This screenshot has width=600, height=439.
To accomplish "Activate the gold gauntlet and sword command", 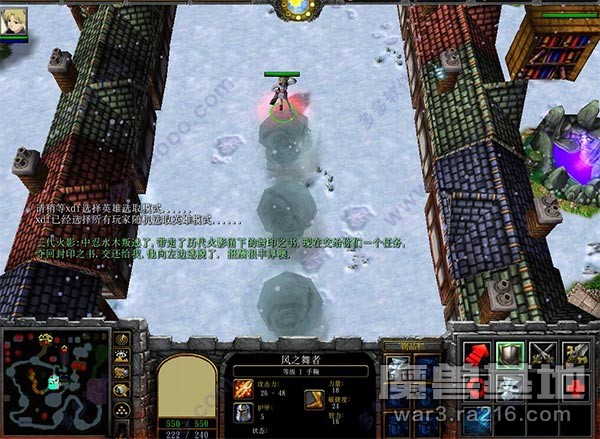I will click(x=576, y=356).
